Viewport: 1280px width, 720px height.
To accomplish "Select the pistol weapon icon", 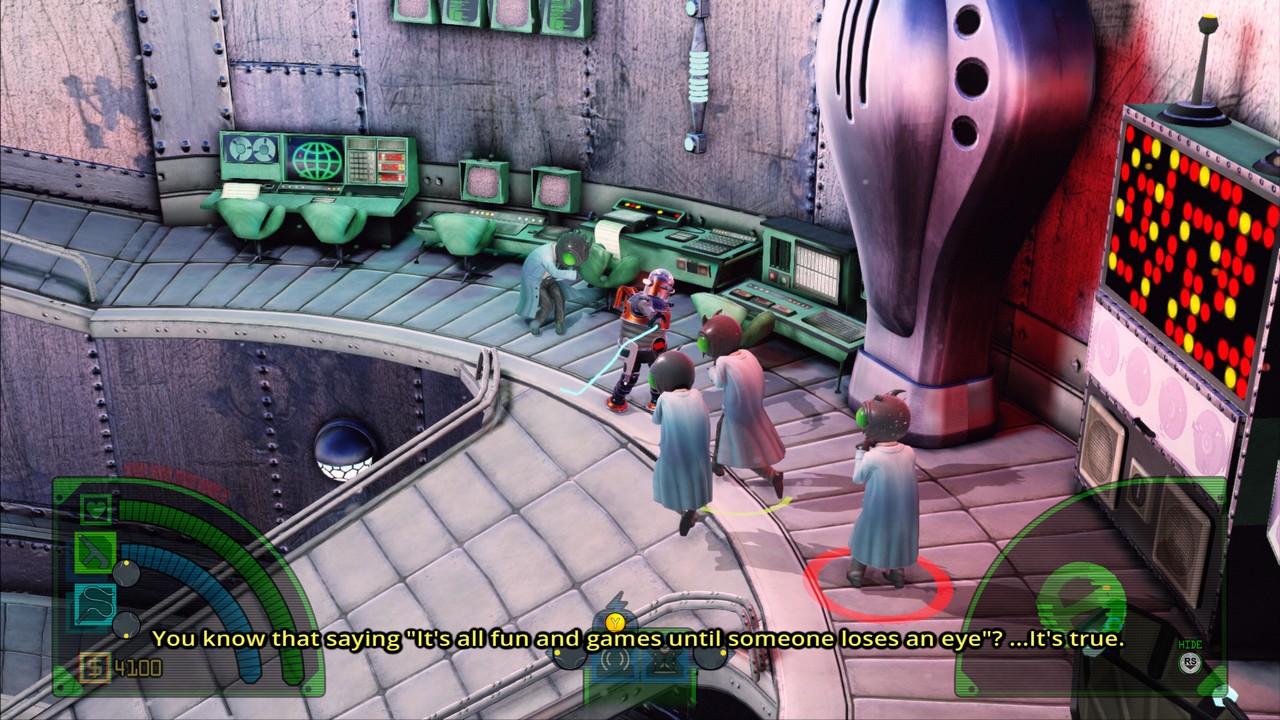I will (96, 551).
